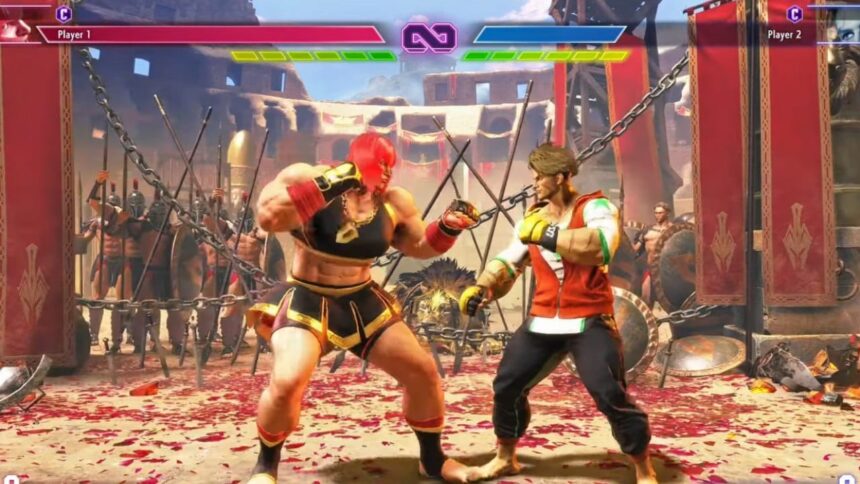Click Player 2's Classic control type badge

[x=794, y=14]
